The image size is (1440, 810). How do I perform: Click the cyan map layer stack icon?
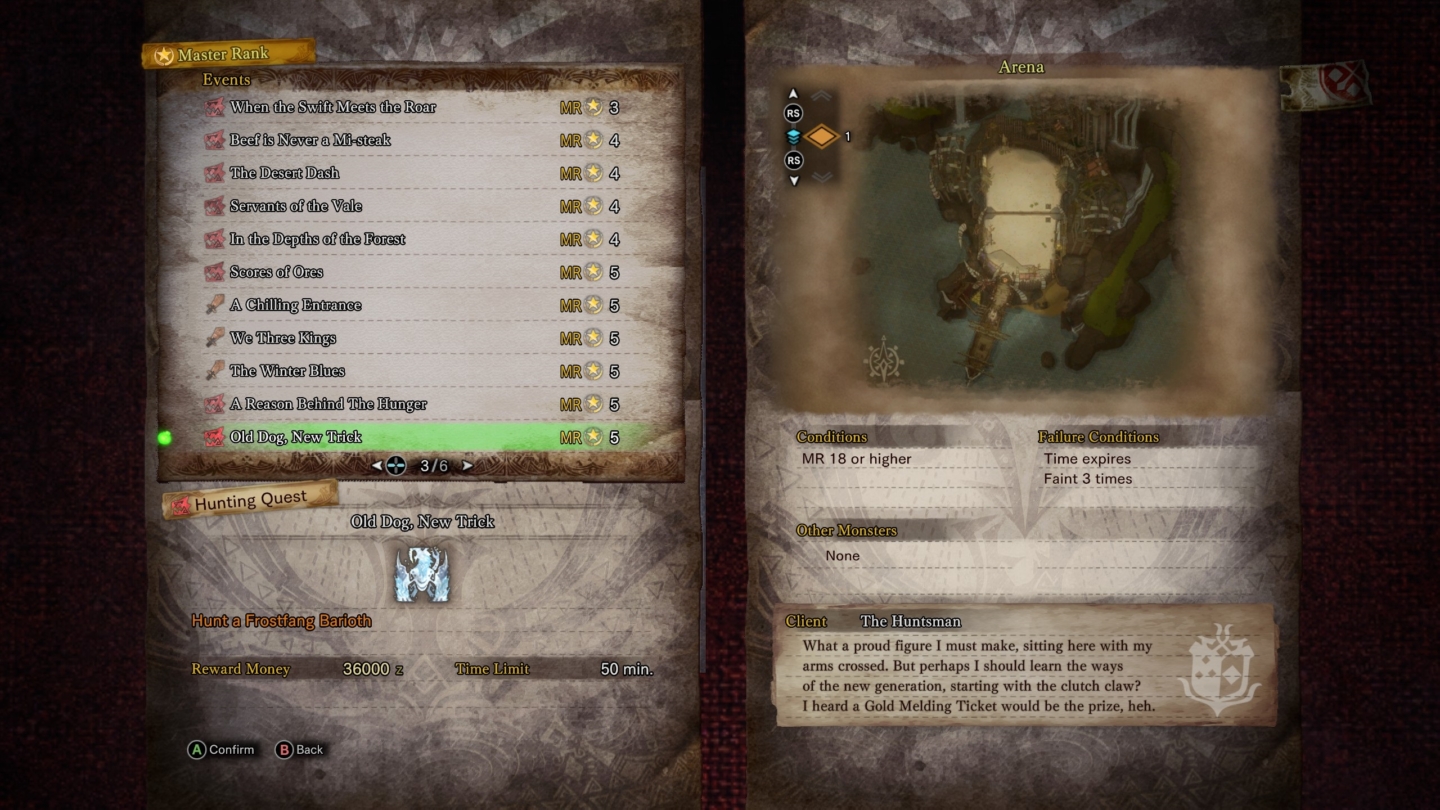pyautogui.click(x=793, y=136)
